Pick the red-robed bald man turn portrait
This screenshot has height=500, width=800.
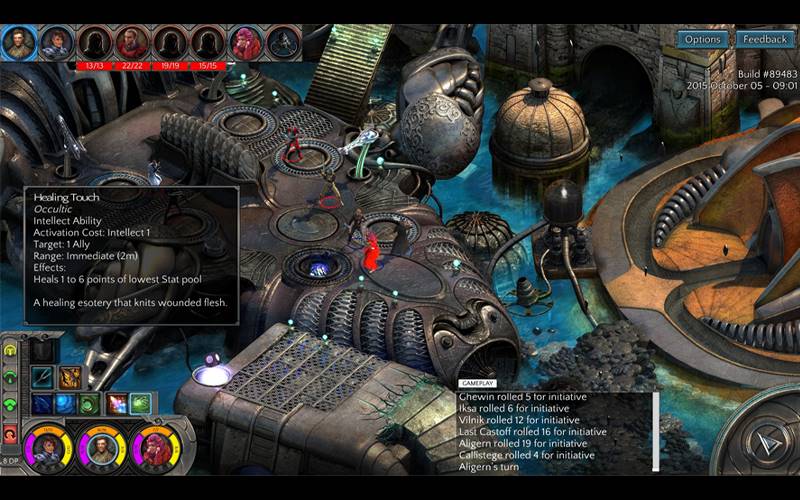pyautogui.click(x=132, y=43)
